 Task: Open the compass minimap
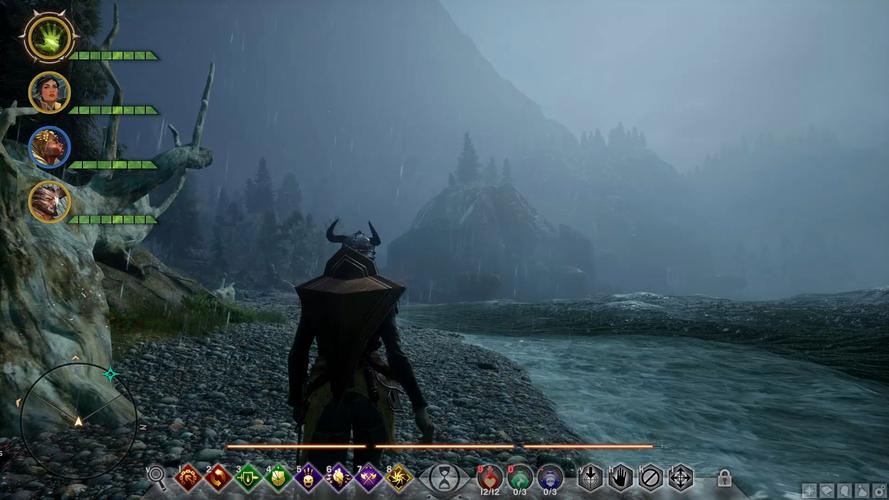pos(78,418)
